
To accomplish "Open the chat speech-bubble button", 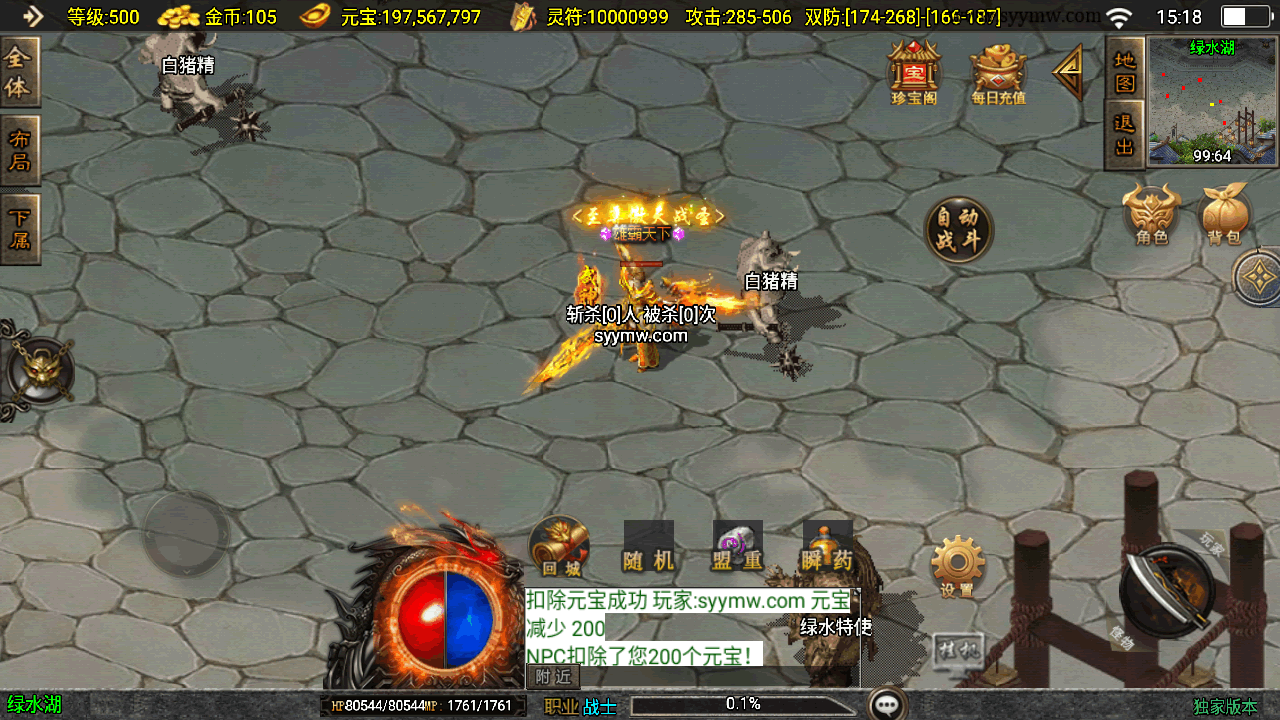I will (887, 705).
